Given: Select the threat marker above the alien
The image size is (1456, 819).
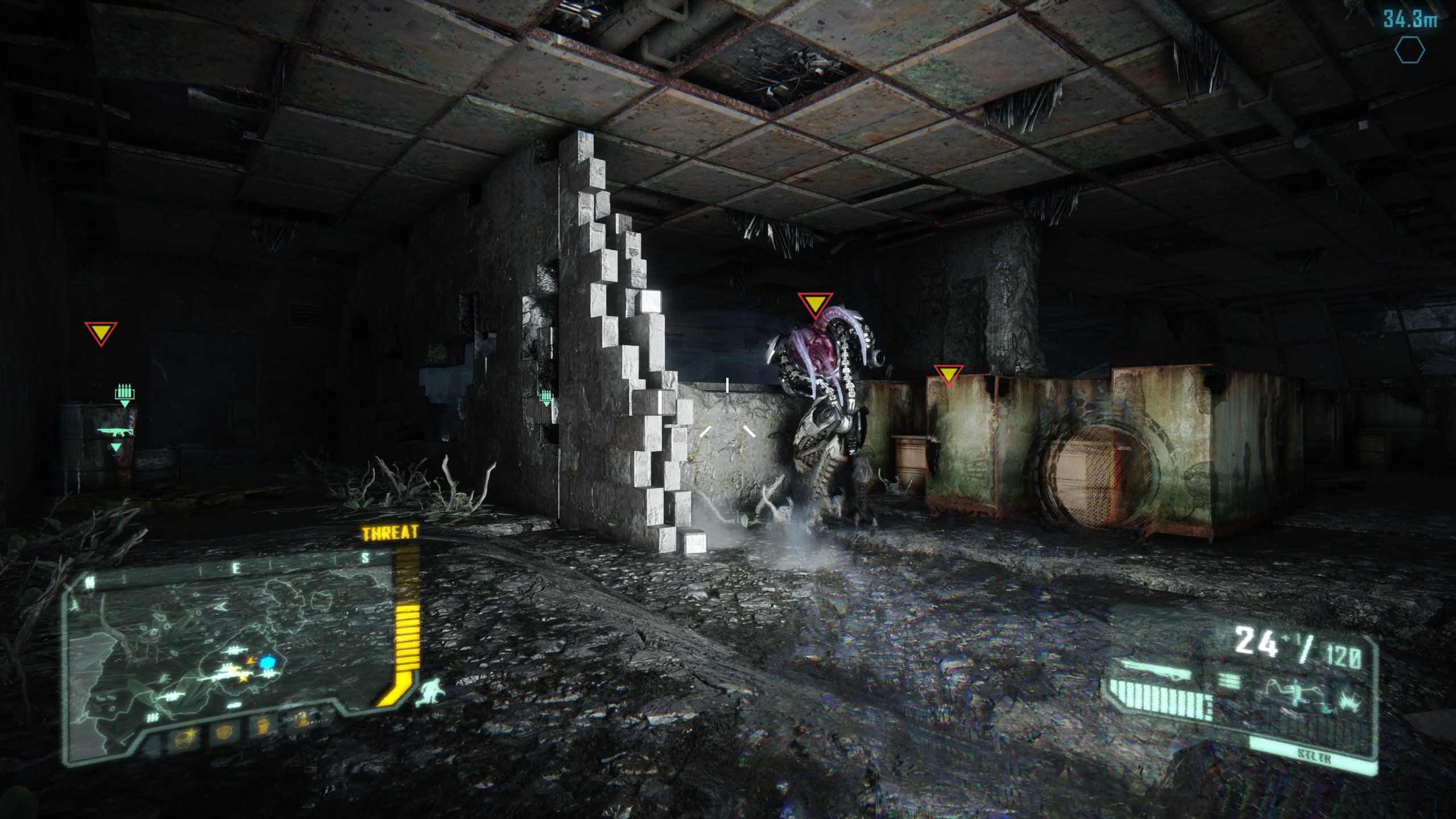Looking at the screenshot, I should (x=814, y=305).
